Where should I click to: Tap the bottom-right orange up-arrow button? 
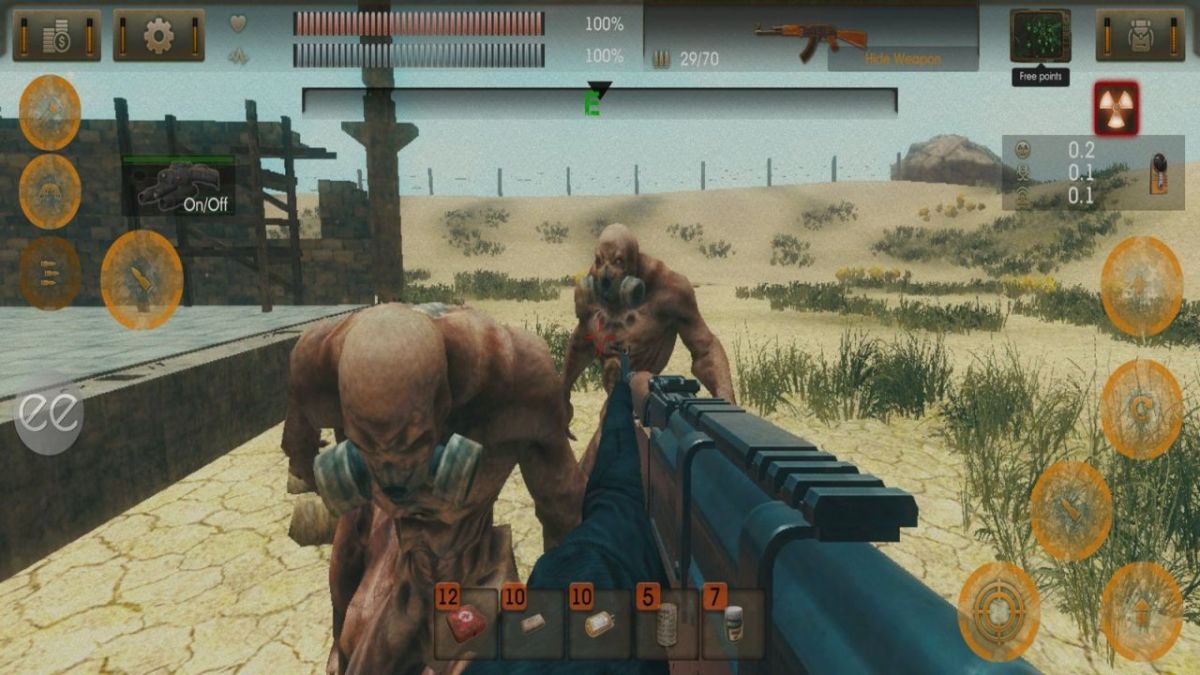(1141, 611)
